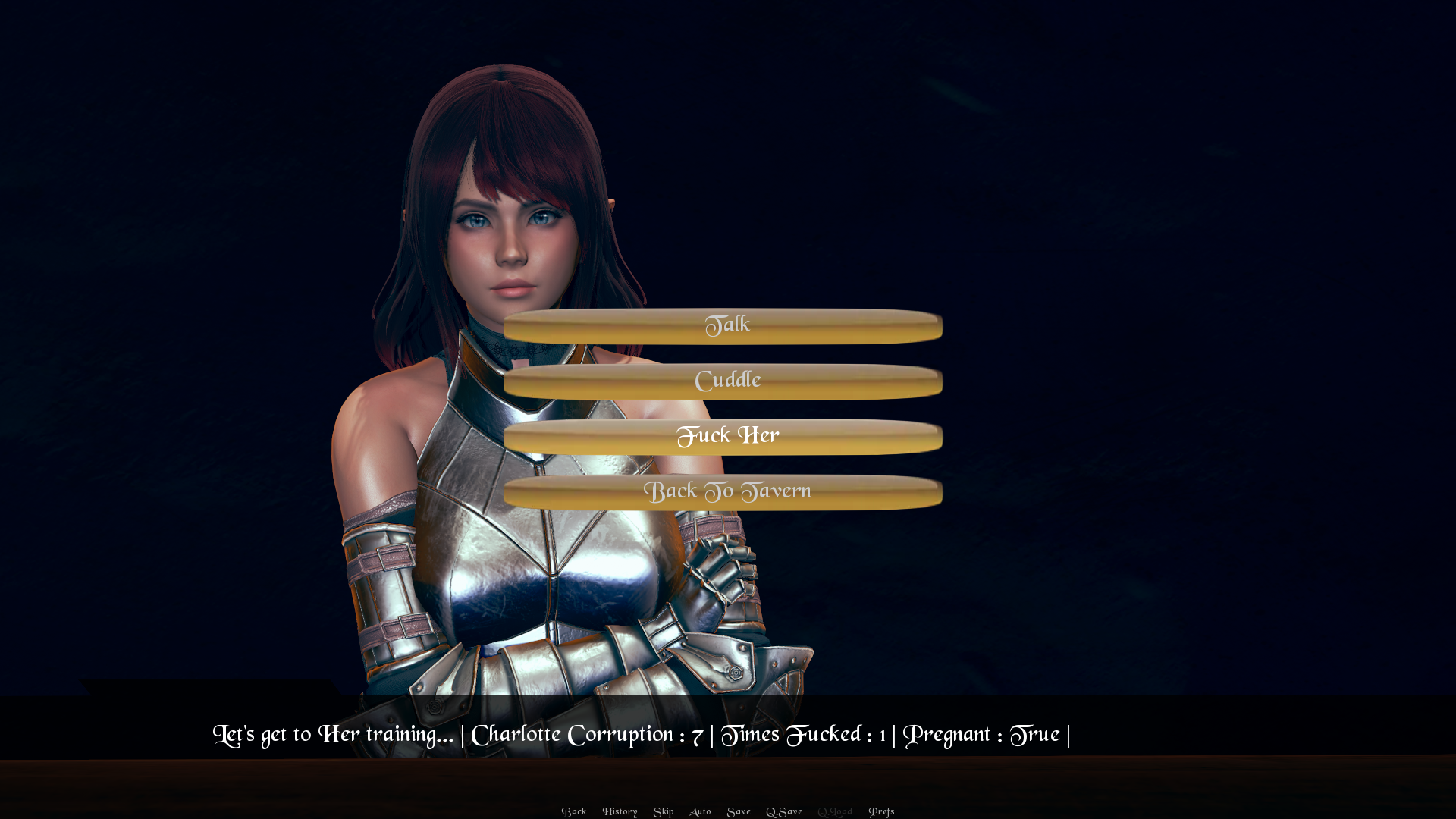Open the Prefs menu
The width and height of the screenshot is (1456, 819).
881,811
